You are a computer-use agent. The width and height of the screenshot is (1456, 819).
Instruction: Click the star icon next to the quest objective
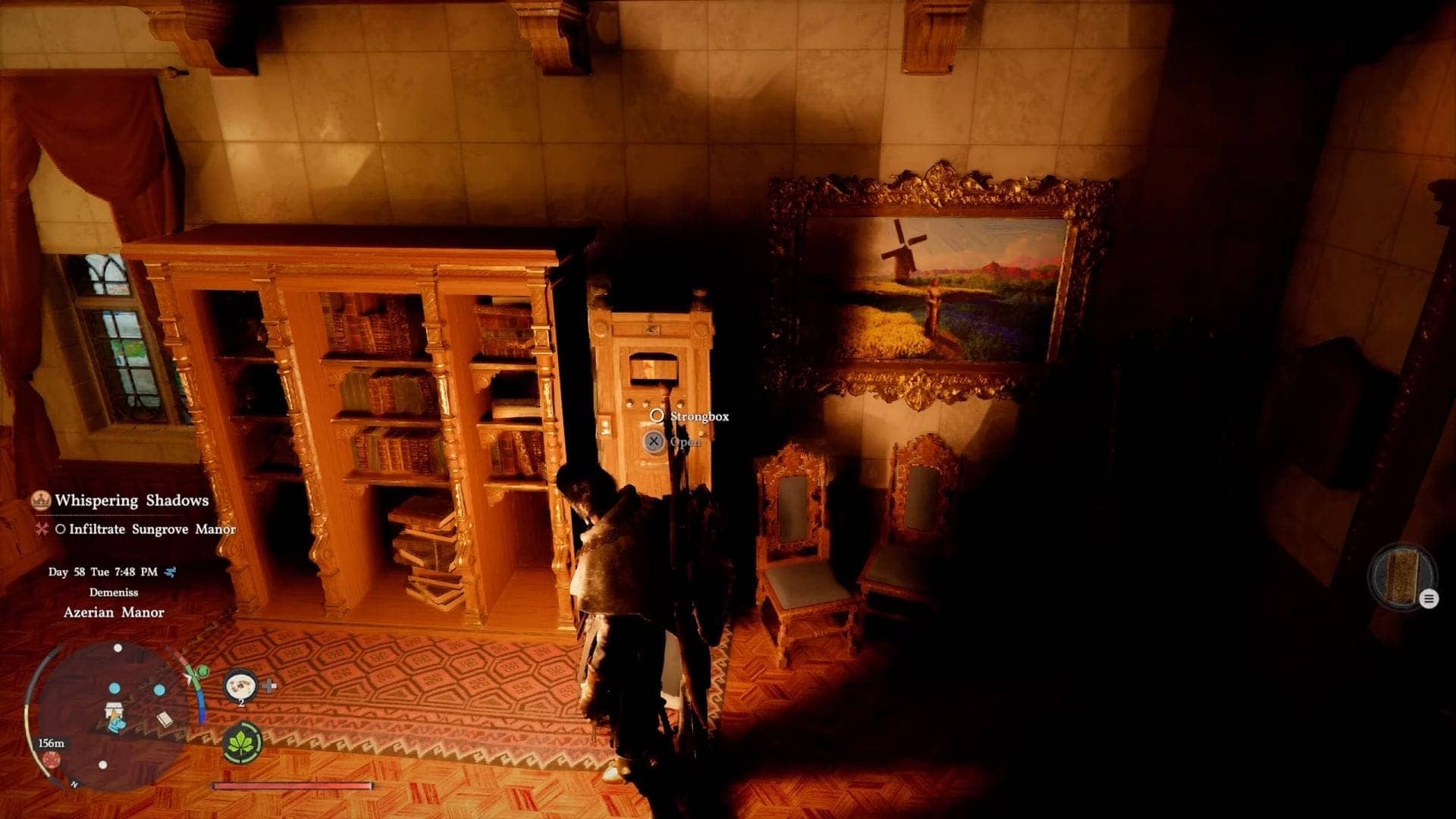pyautogui.click(x=42, y=529)
